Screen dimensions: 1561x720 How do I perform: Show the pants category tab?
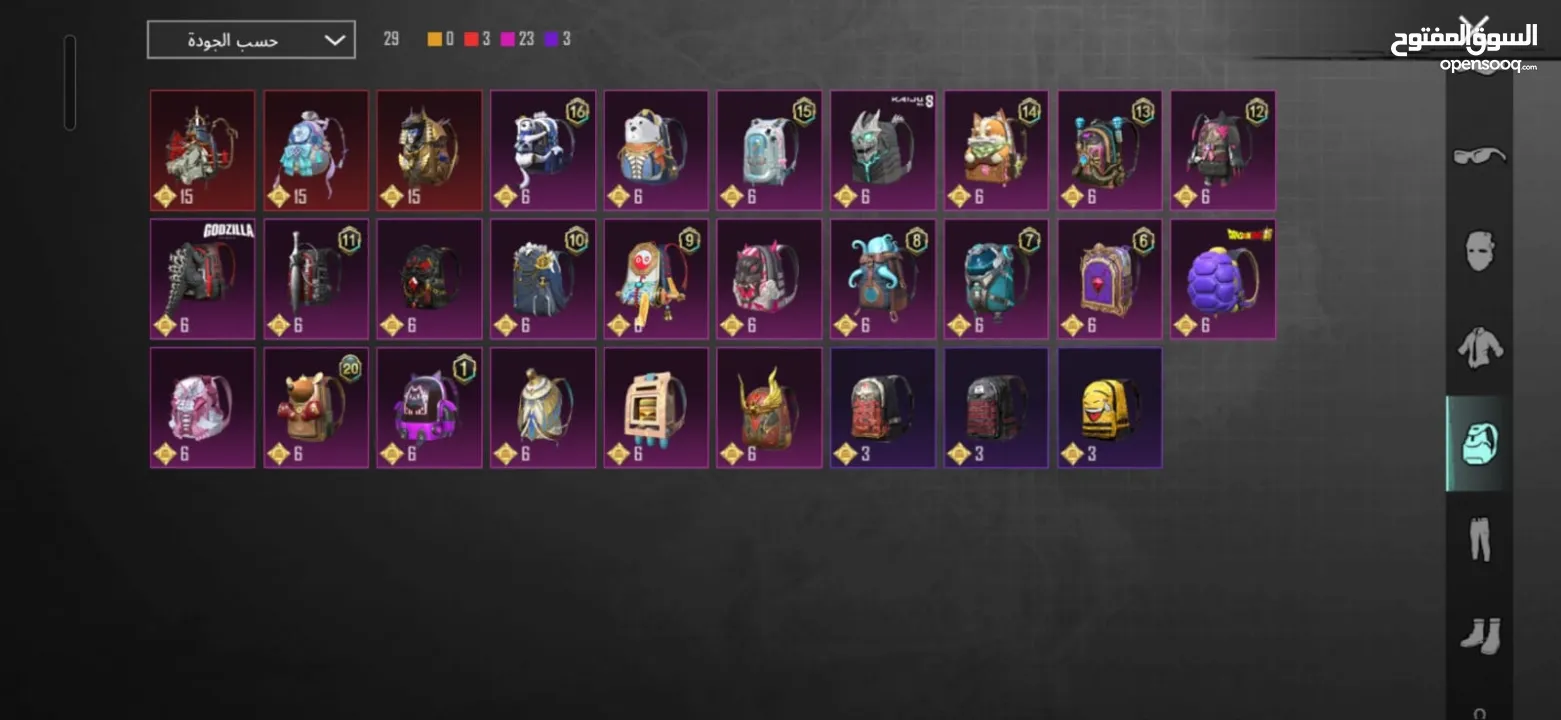1479,540
